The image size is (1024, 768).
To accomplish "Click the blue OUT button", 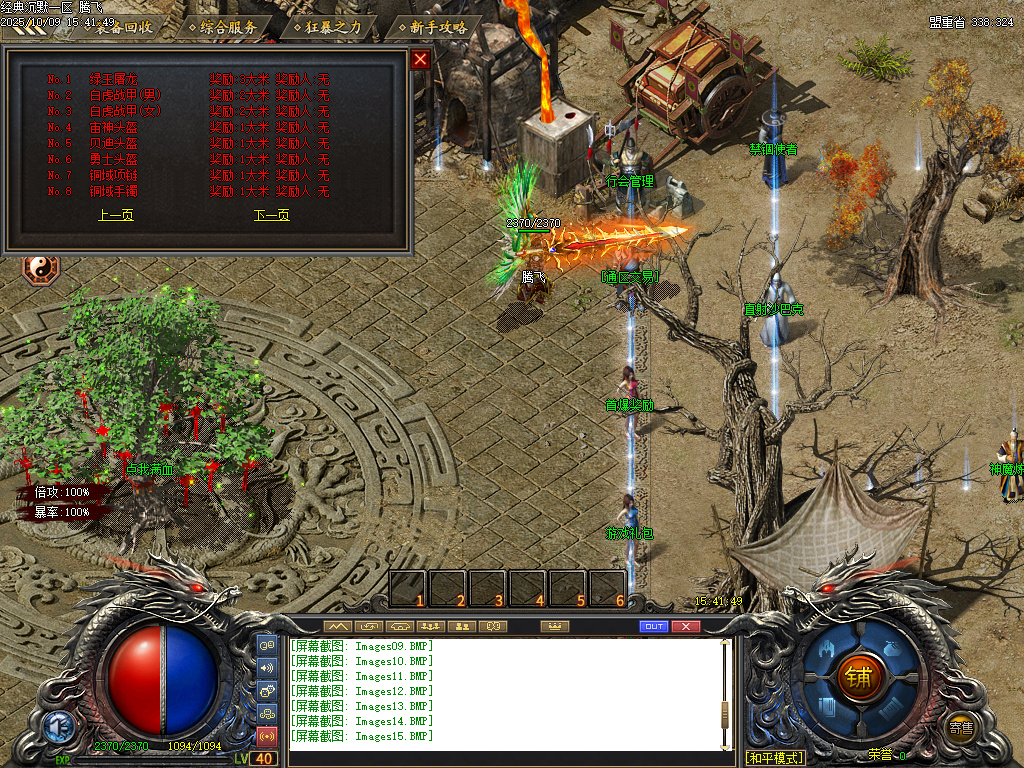I will [x=653, y=626].
